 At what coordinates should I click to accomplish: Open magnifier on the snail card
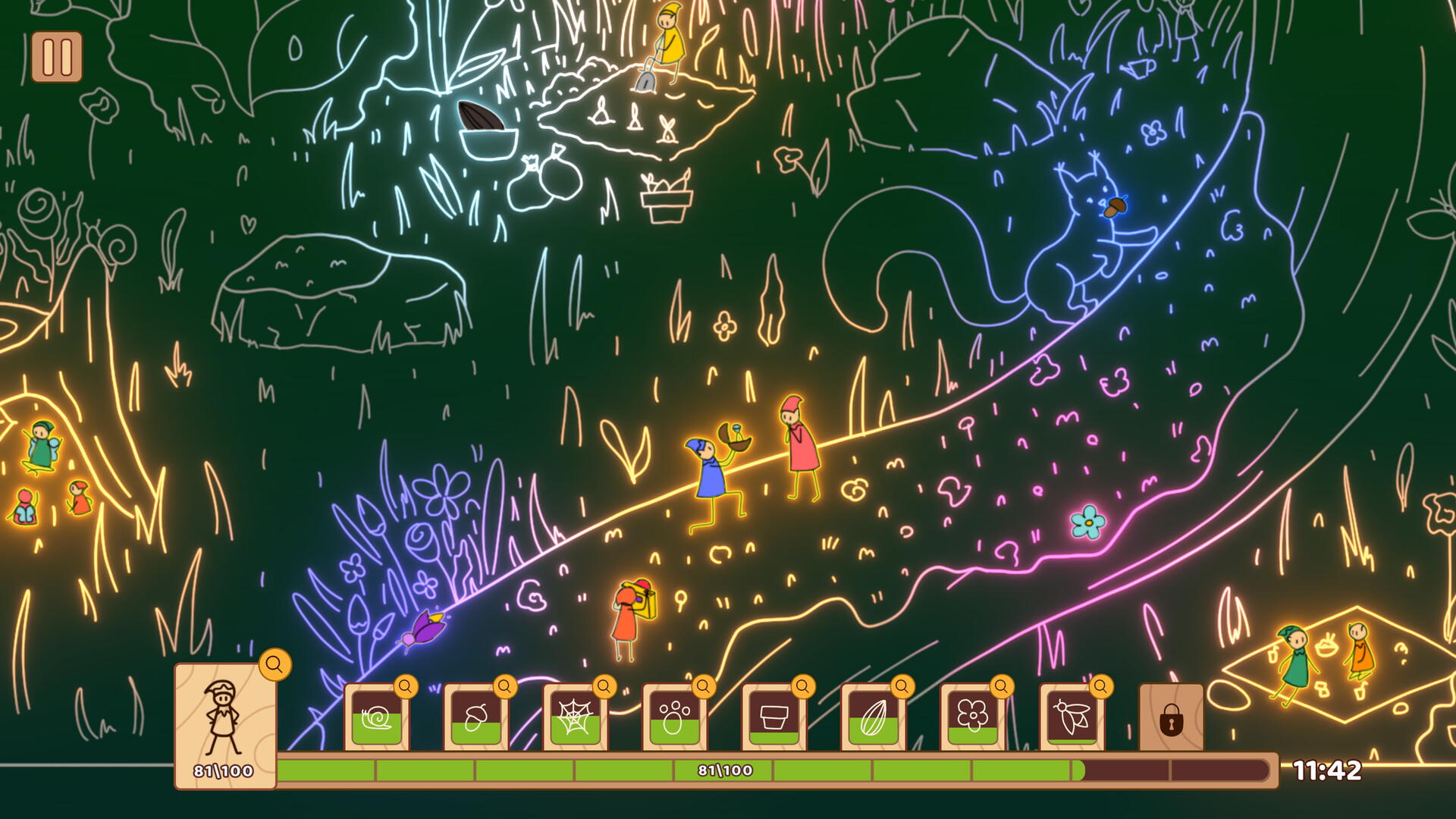tap(405, 687)
